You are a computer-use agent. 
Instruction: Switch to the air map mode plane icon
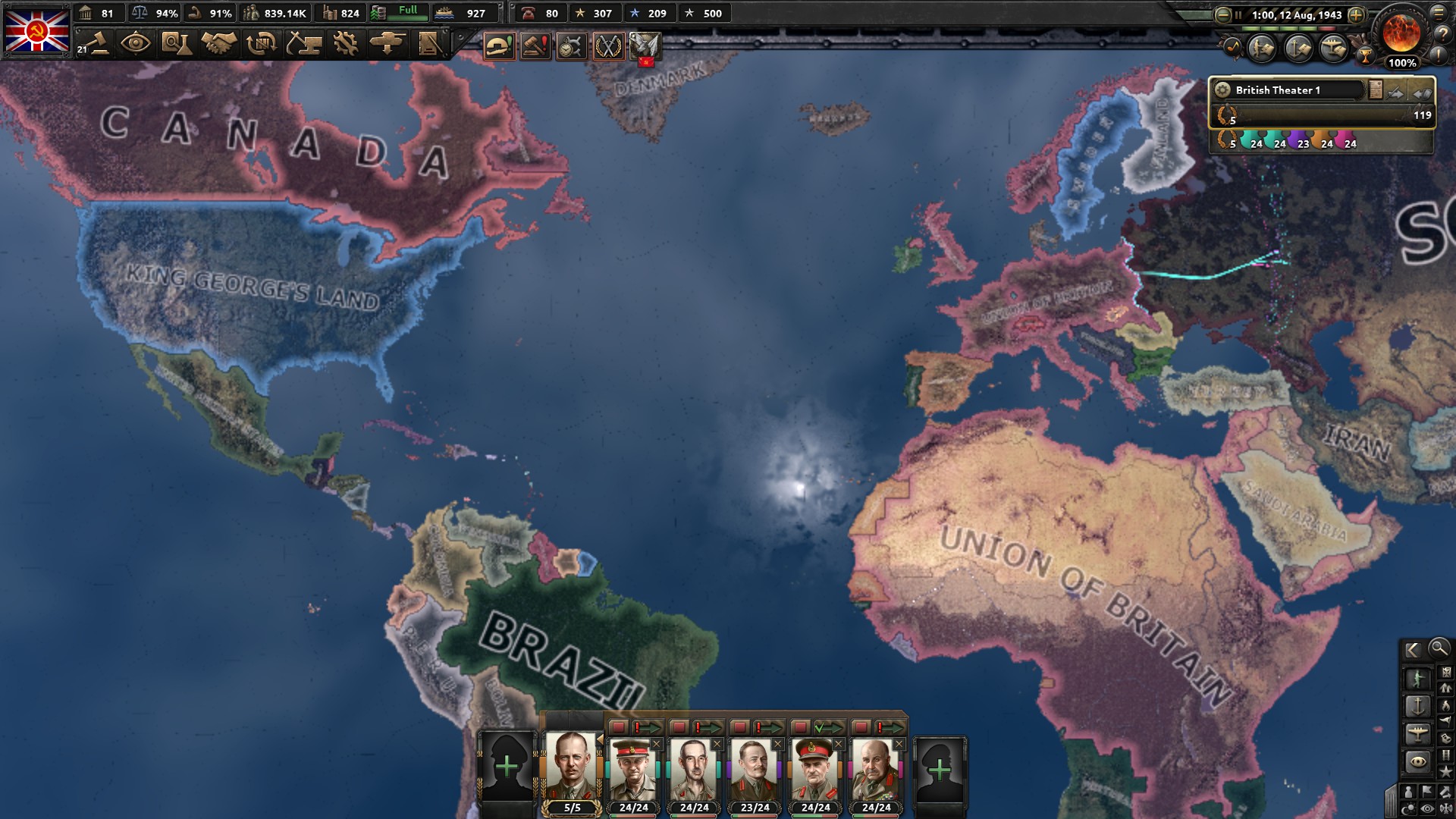click(x=1418, y=734)
